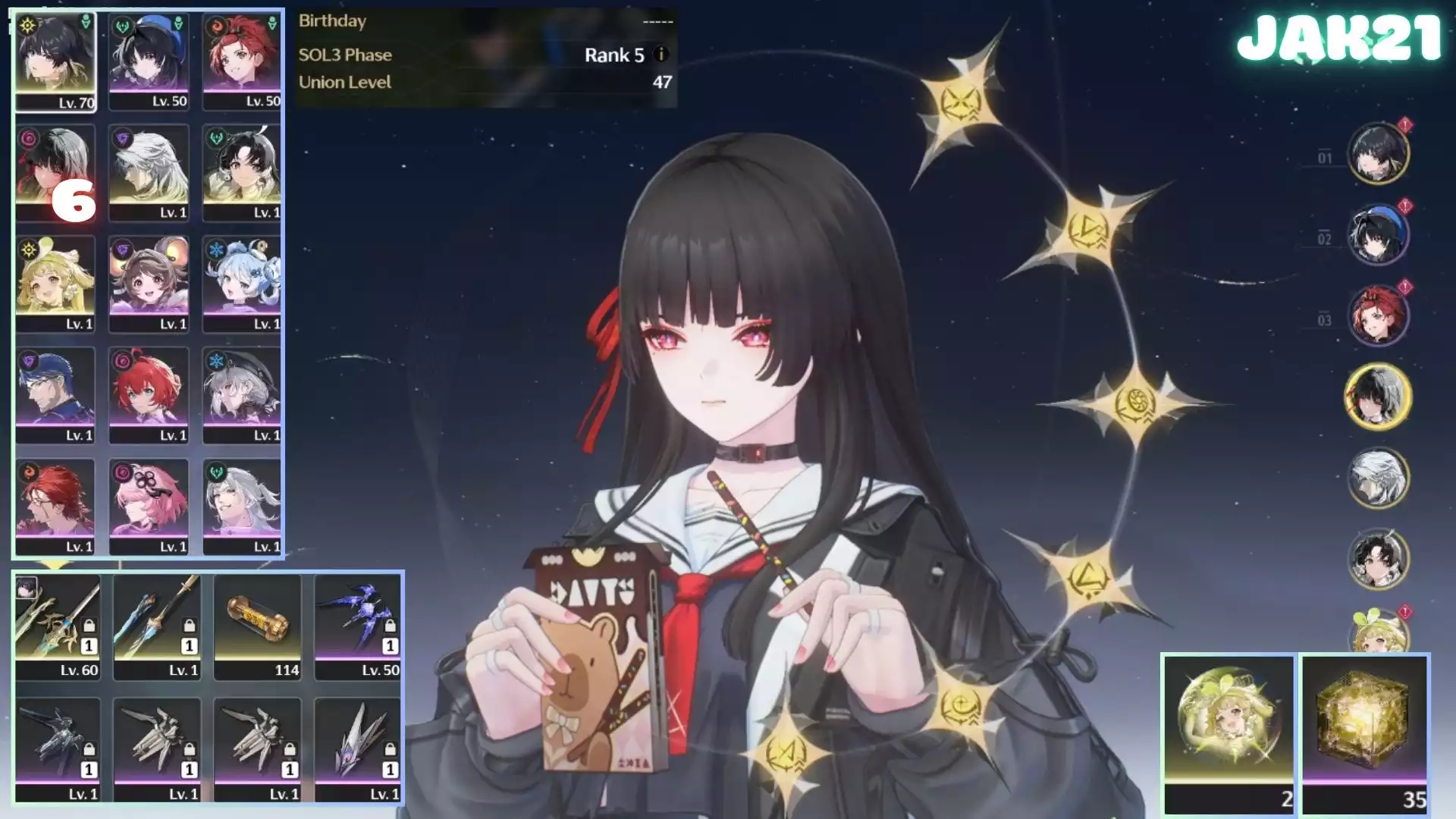This screenshot has height=819, width=1456.
Task: Select the Lv. 70 black-haired character card
Action: click(55, 62)
